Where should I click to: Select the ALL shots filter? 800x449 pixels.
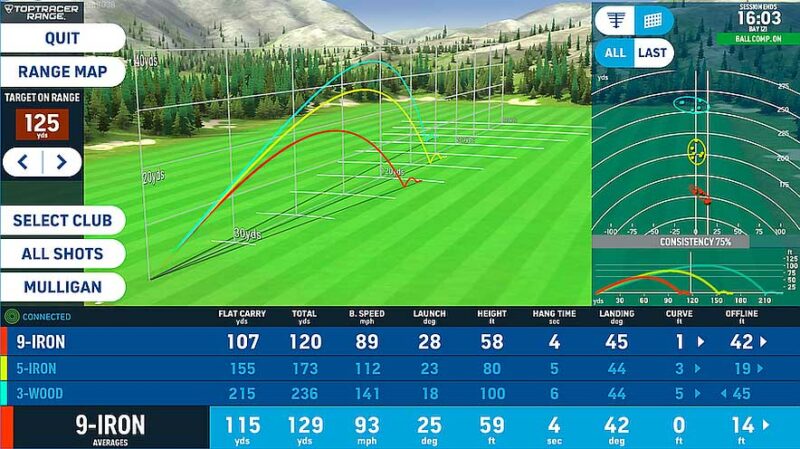pyautogui.click(x=616, y=53)
